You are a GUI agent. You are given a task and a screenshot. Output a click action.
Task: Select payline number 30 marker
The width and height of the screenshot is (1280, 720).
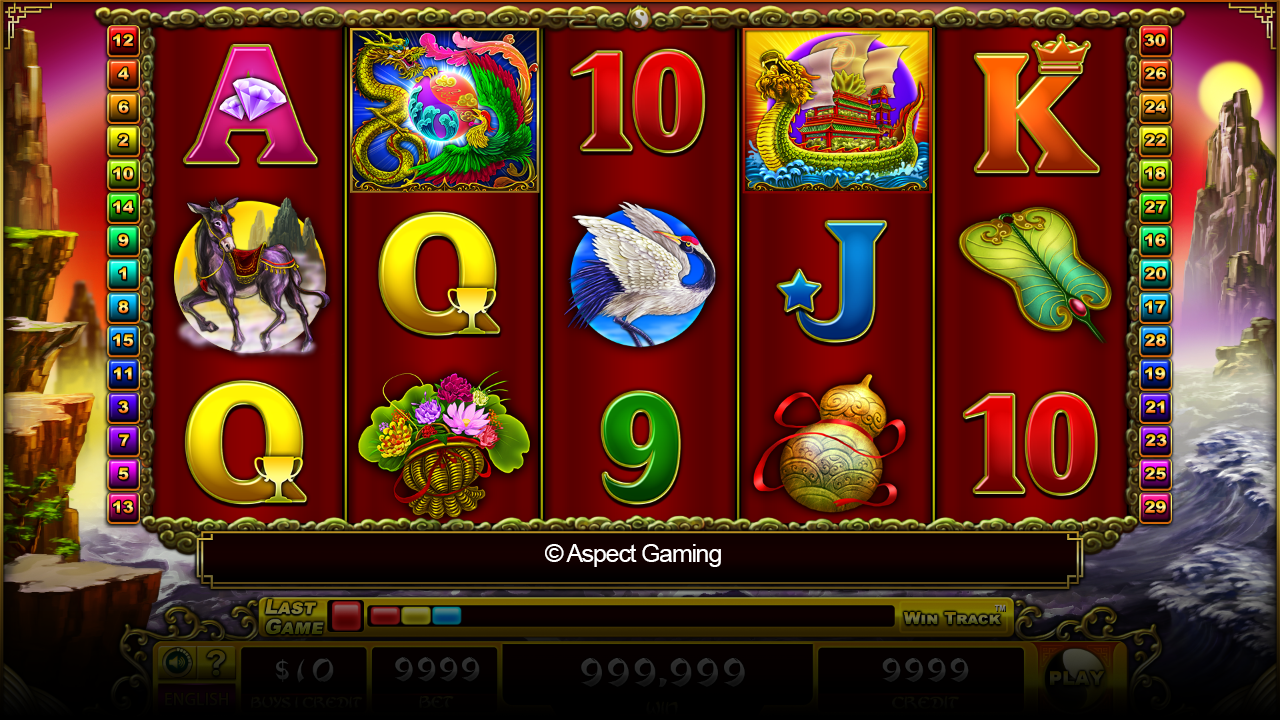[x=1155, y=40]
